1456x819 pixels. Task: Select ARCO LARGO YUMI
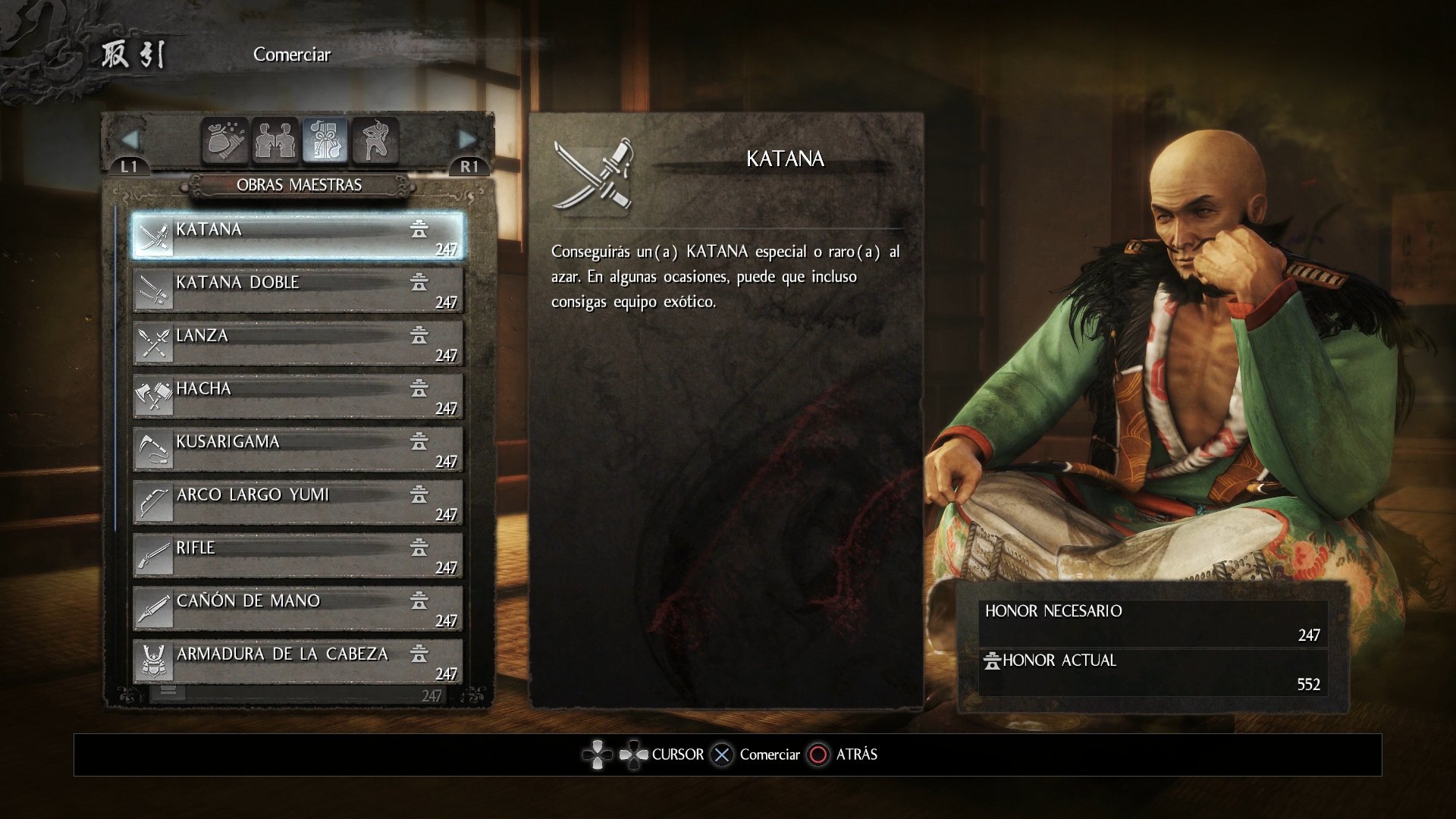click(x=297, y=502)
